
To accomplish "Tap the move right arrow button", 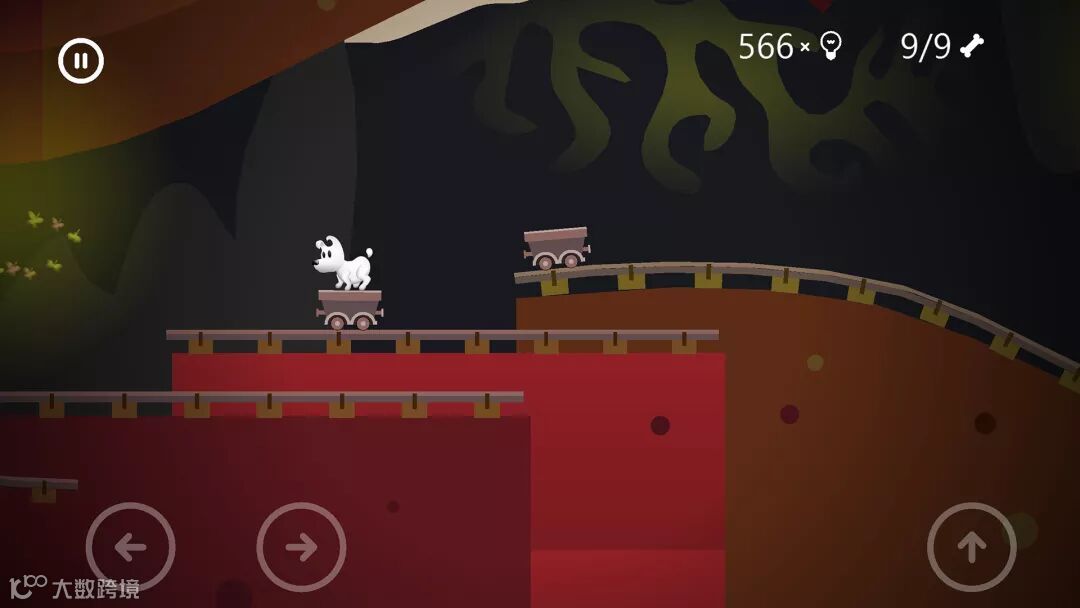I will point(301,546).
